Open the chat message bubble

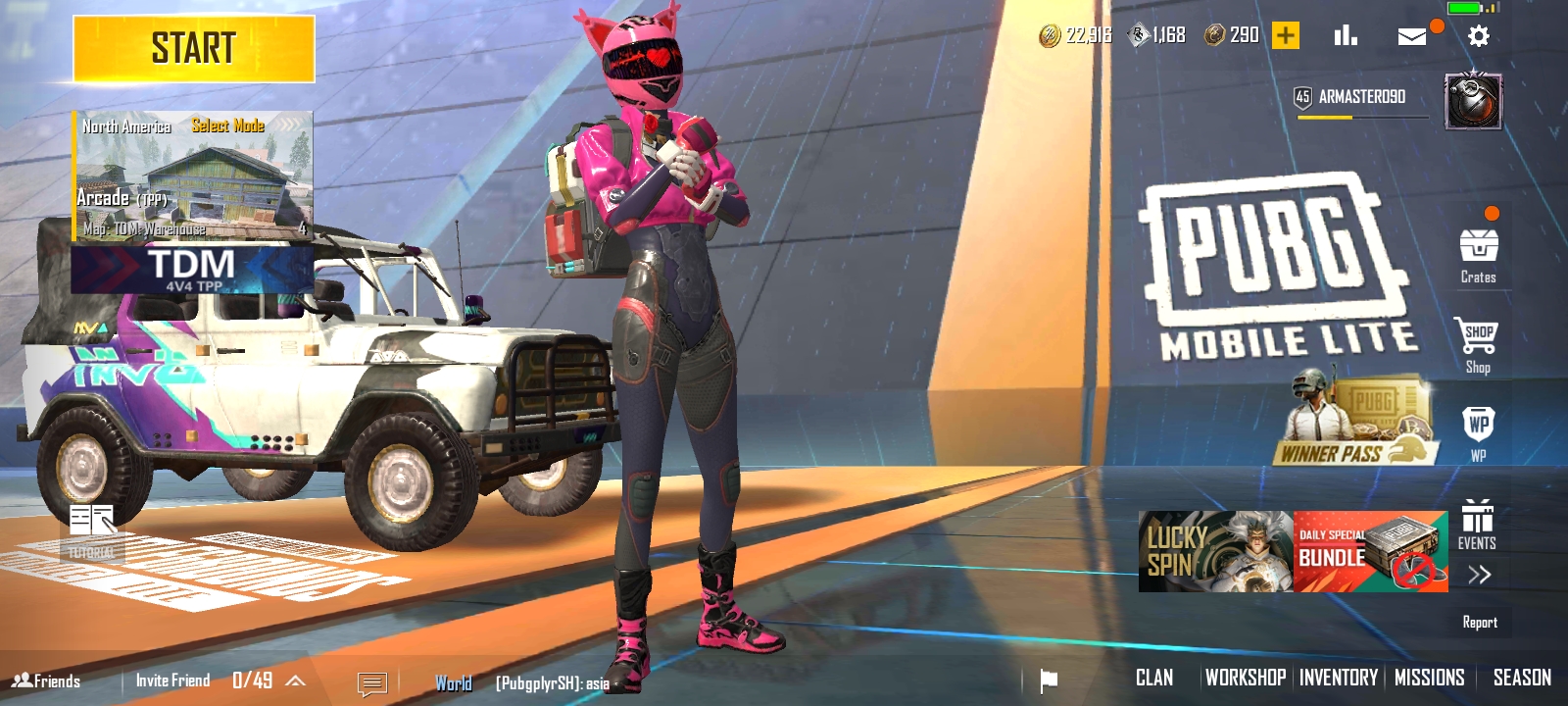(x=372, y=682)
